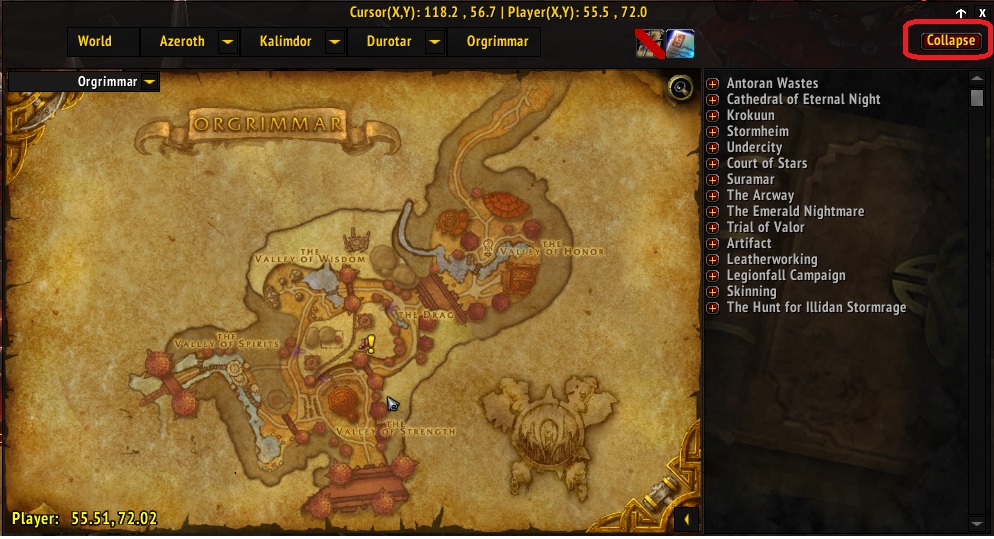The height and width of the screenshot is (539, 994).
Task: Open the Kalimdor dropdown arrow
Action: pos(335,42)
